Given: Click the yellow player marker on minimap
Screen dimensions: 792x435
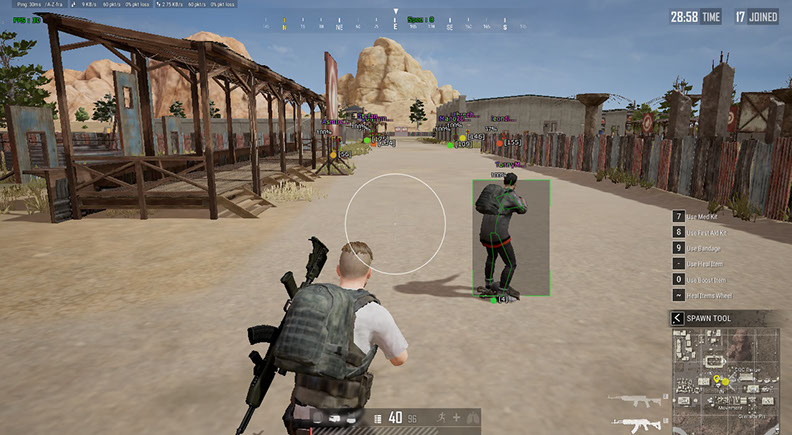Looking at the screenshot, I should [x=717, y=380].
